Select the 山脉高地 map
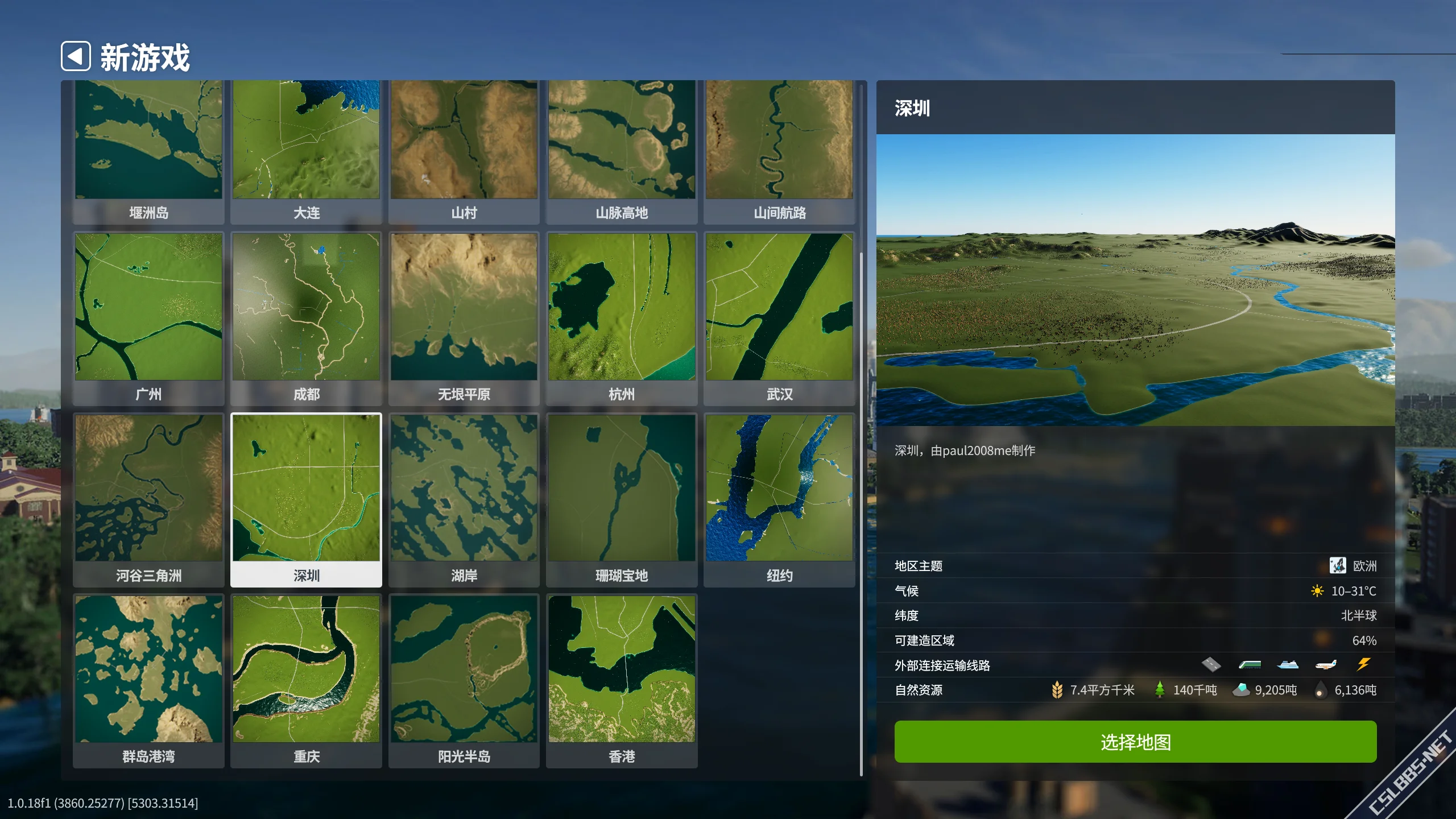Screen dimensions: 1456x819 [x=622, y=147]
